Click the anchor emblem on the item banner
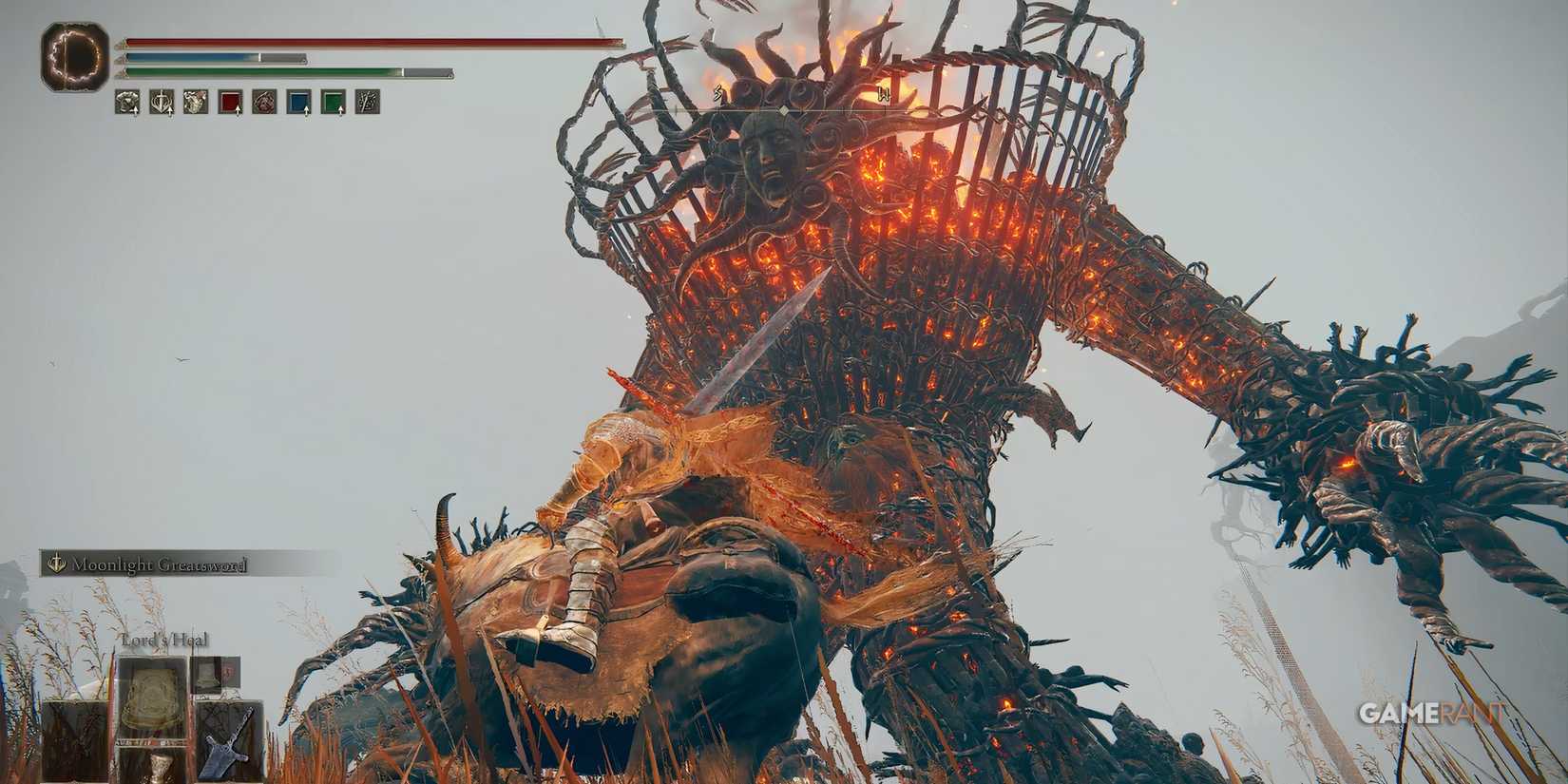 click(56, 563)
